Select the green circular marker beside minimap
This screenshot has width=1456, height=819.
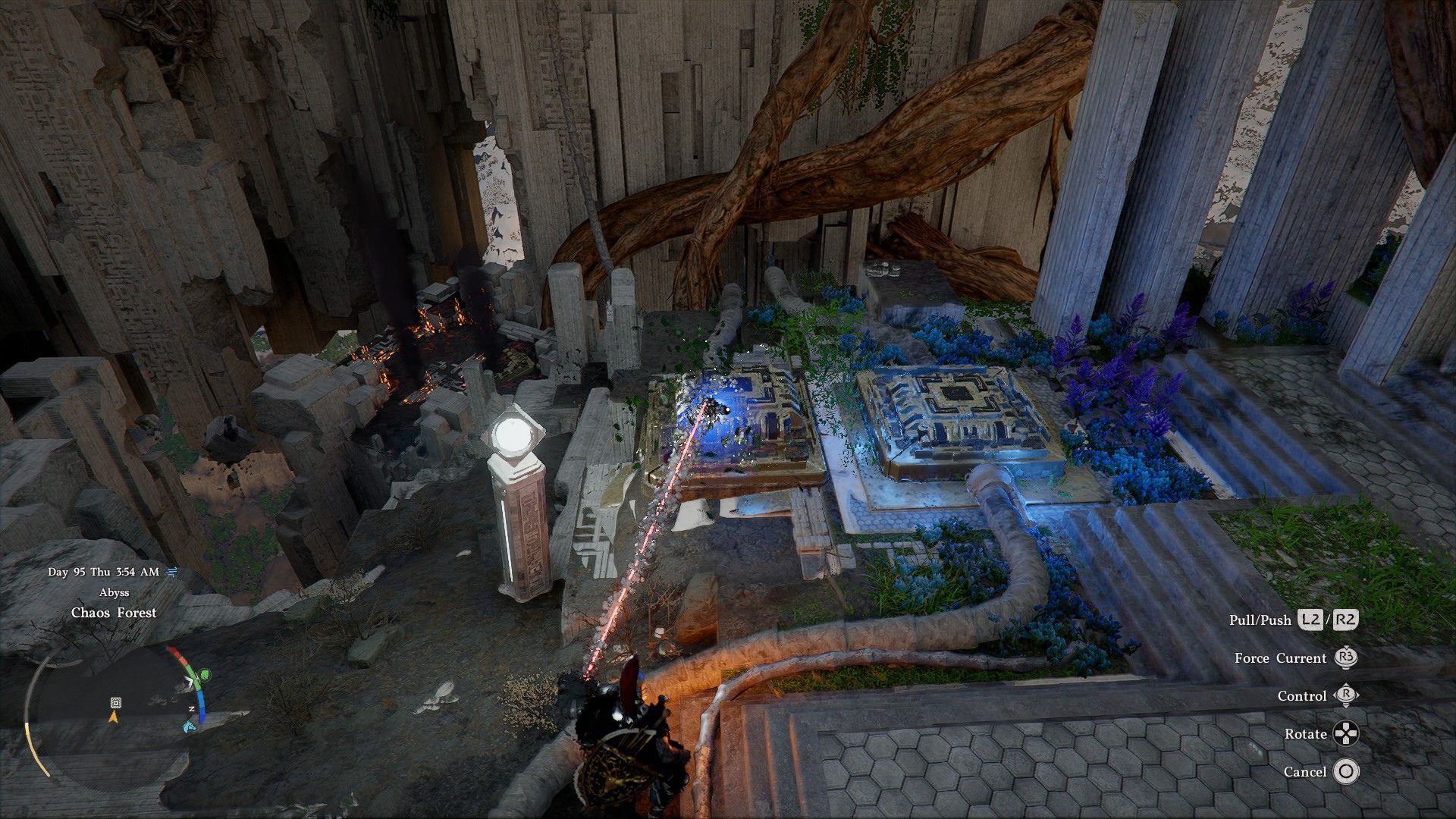pos(205,673)
